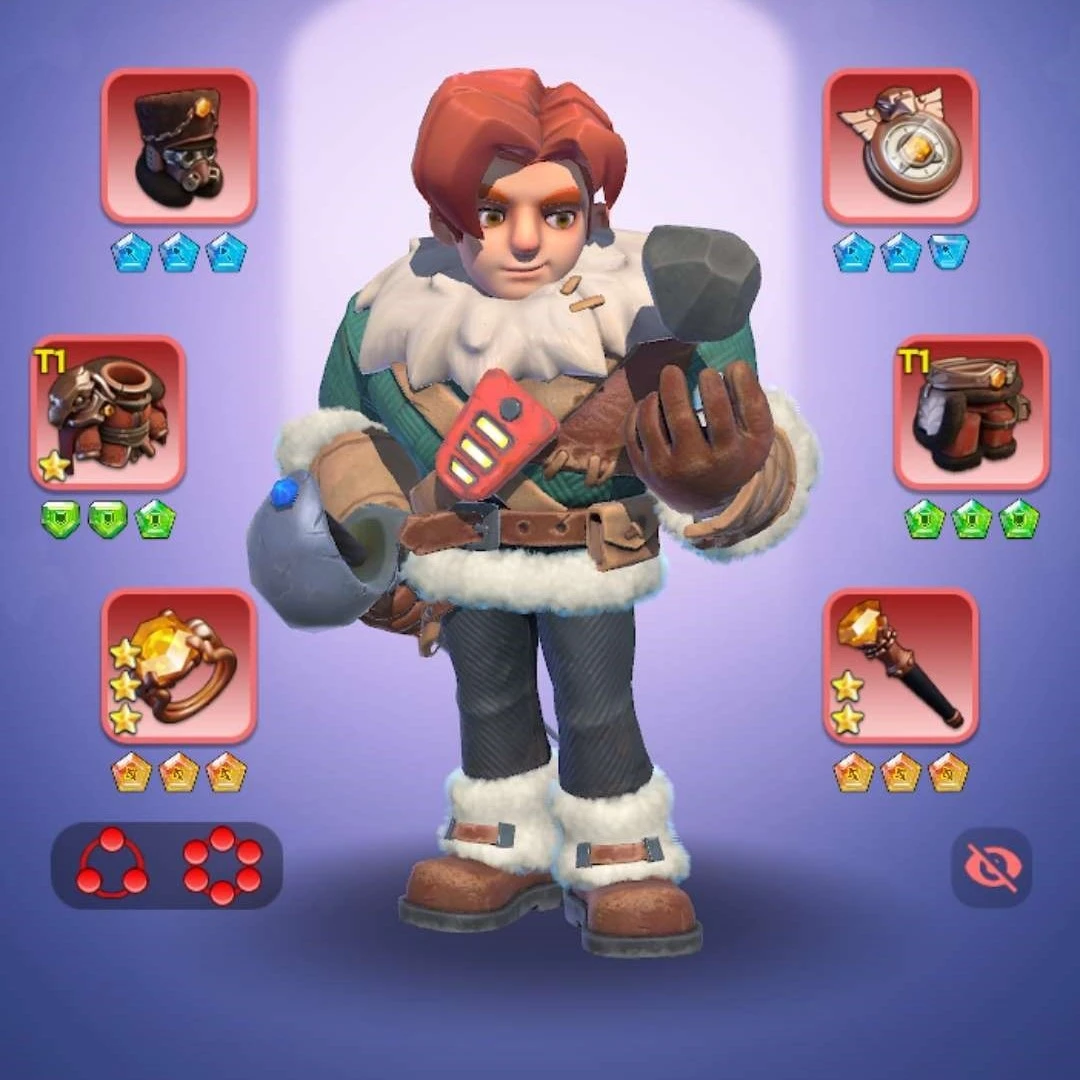This screenshot has height=1080, width=1080.
Task: Activate the six-dot red circle icon
Action: (x=222, y=865)
